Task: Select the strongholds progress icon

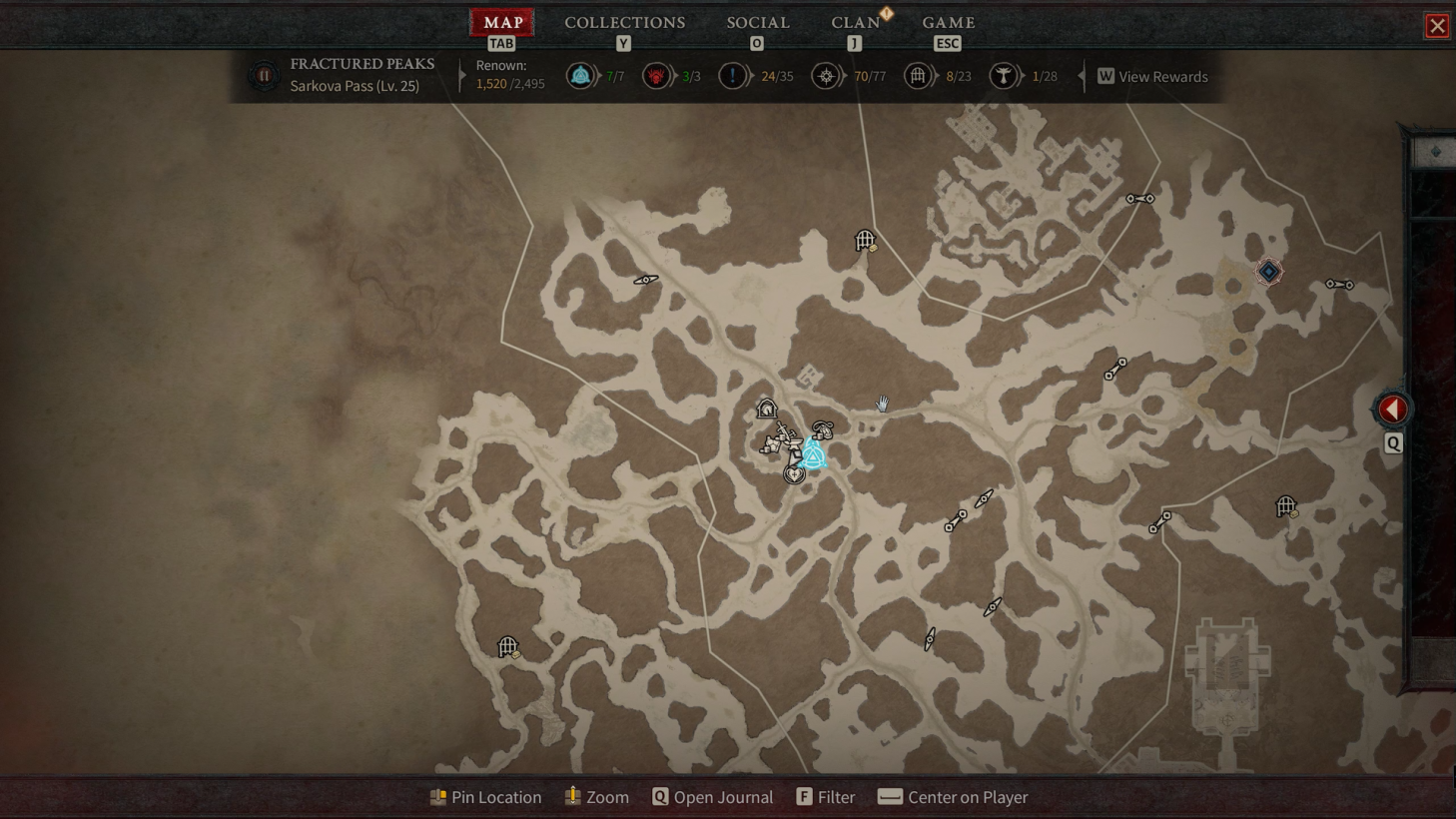Action: tap(656, 76)
